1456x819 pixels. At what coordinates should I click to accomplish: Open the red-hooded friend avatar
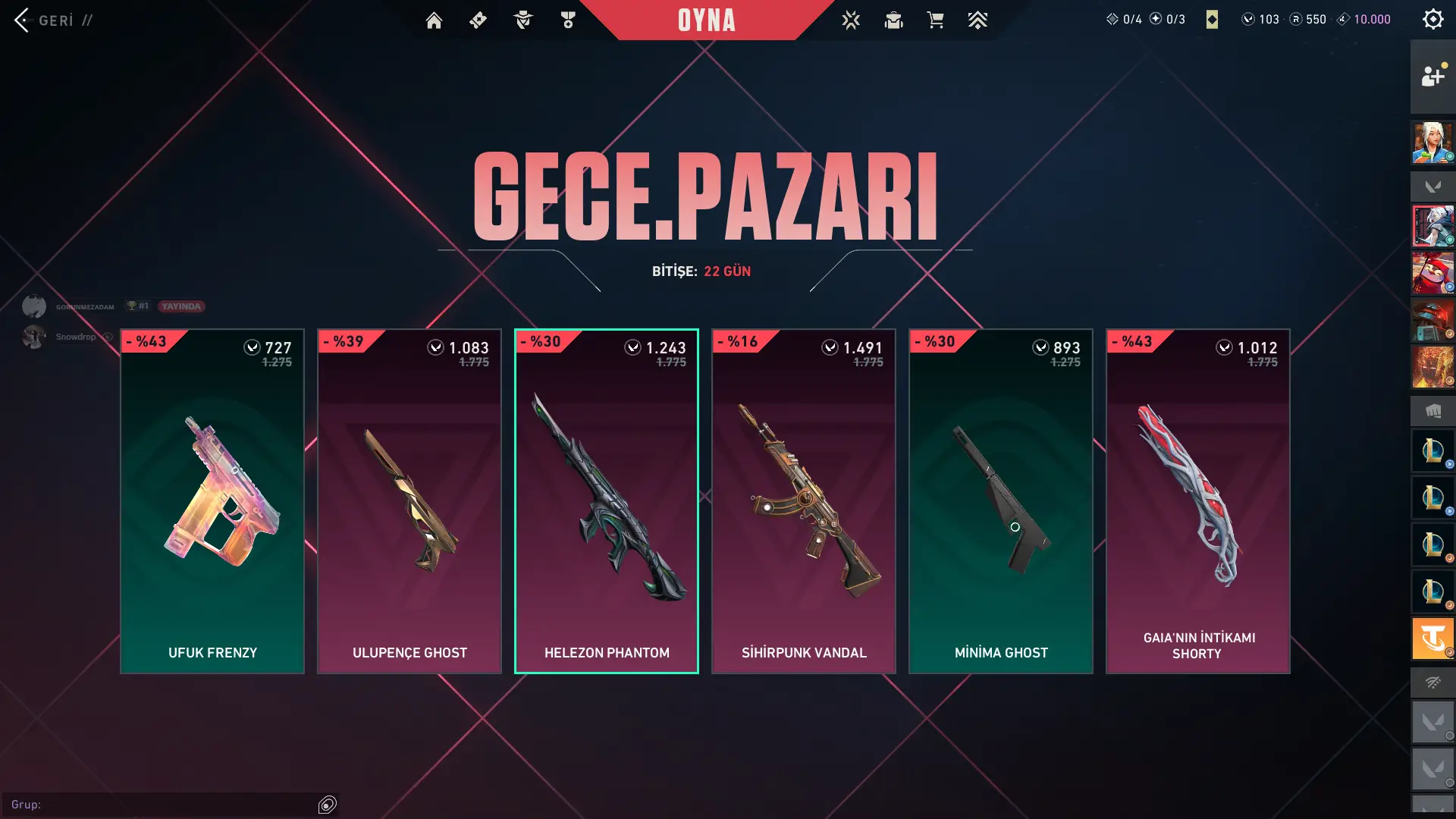click(1432, 273)
